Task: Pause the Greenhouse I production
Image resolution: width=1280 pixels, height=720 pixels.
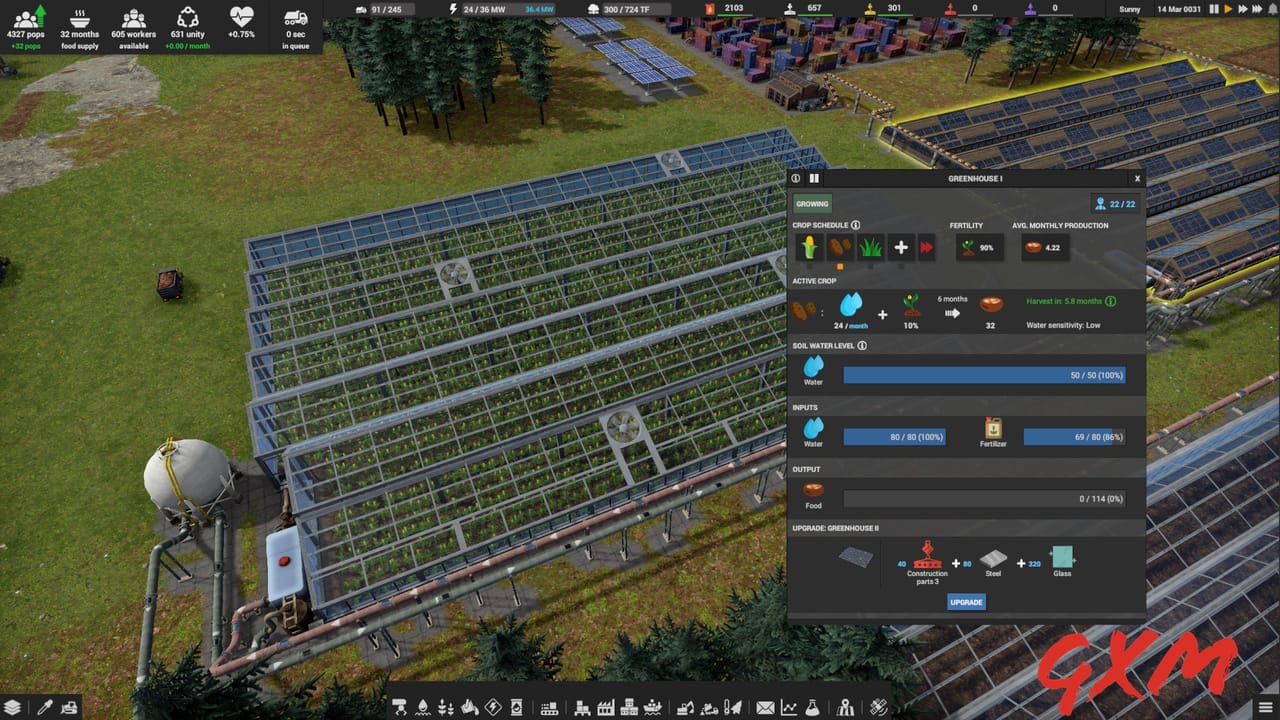Action: point(814,178)
